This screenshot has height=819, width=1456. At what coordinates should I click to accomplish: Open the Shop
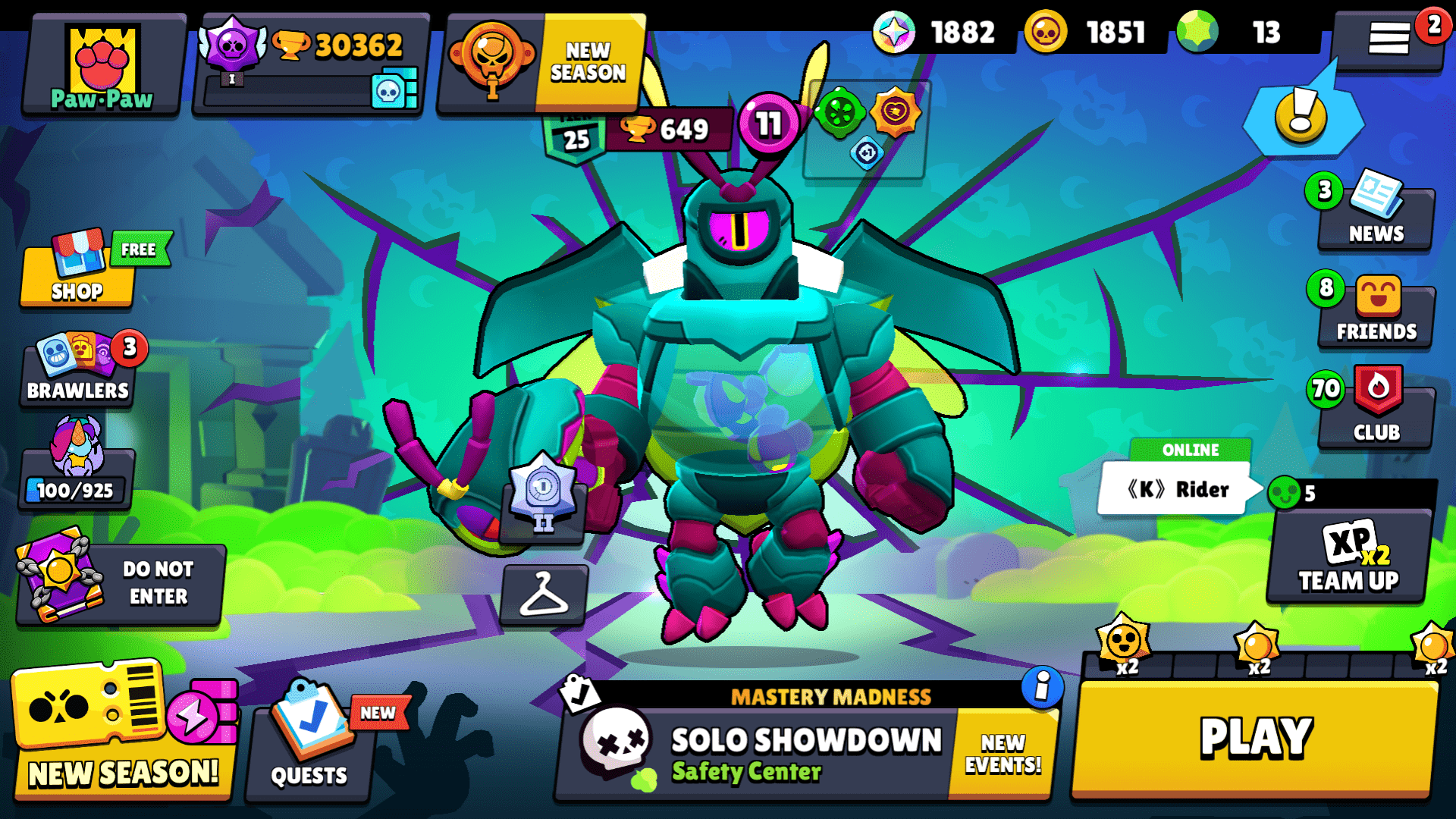(76, 277)
